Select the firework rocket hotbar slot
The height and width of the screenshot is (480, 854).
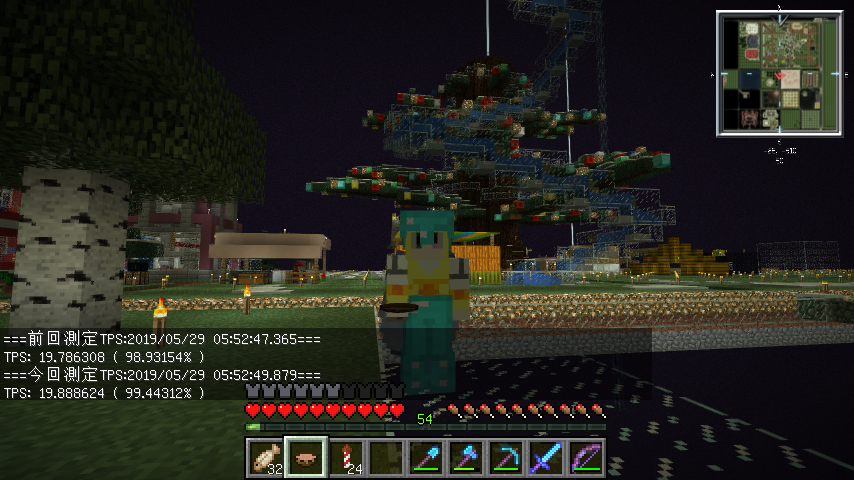[x=345, y=458]
